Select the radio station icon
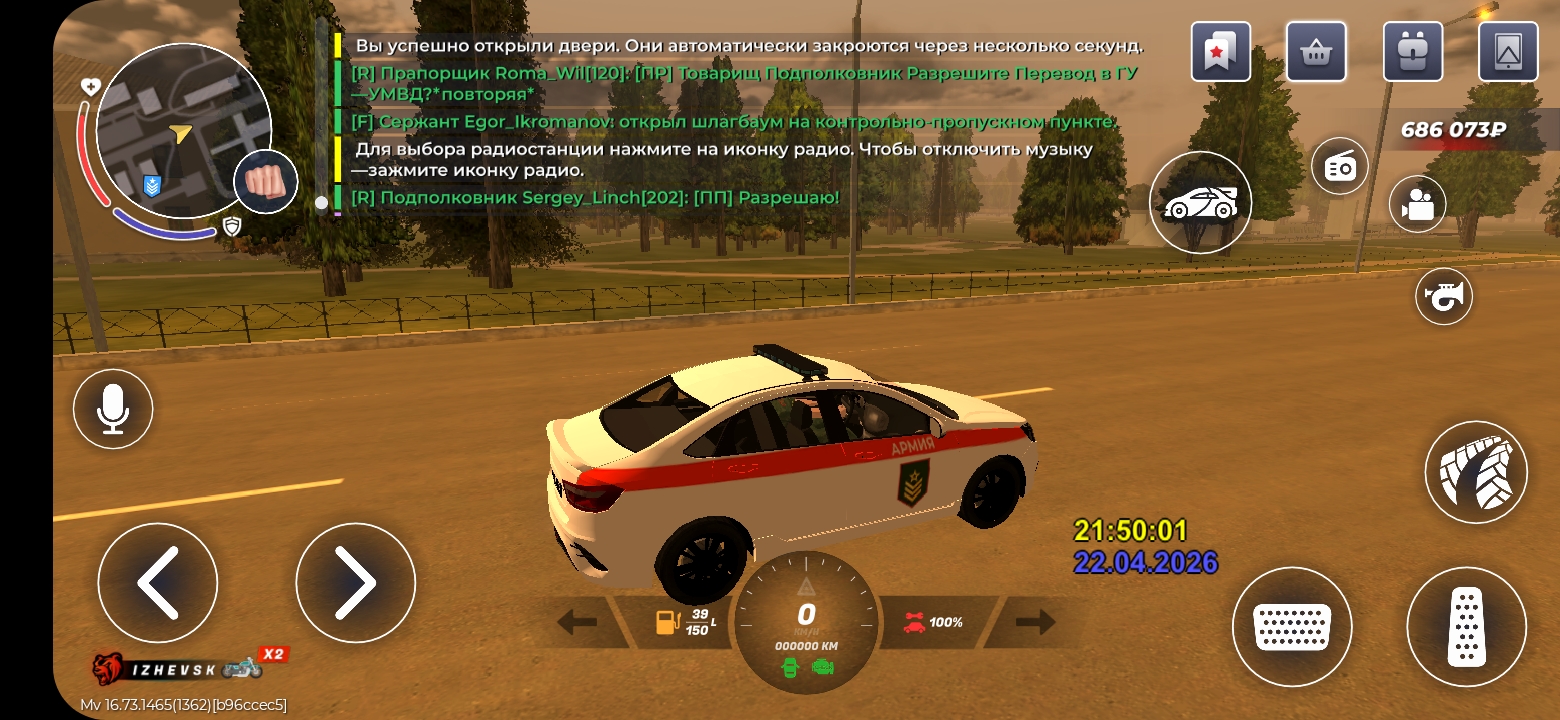Screen dimensions: 1560x720 coord(1340,167)
